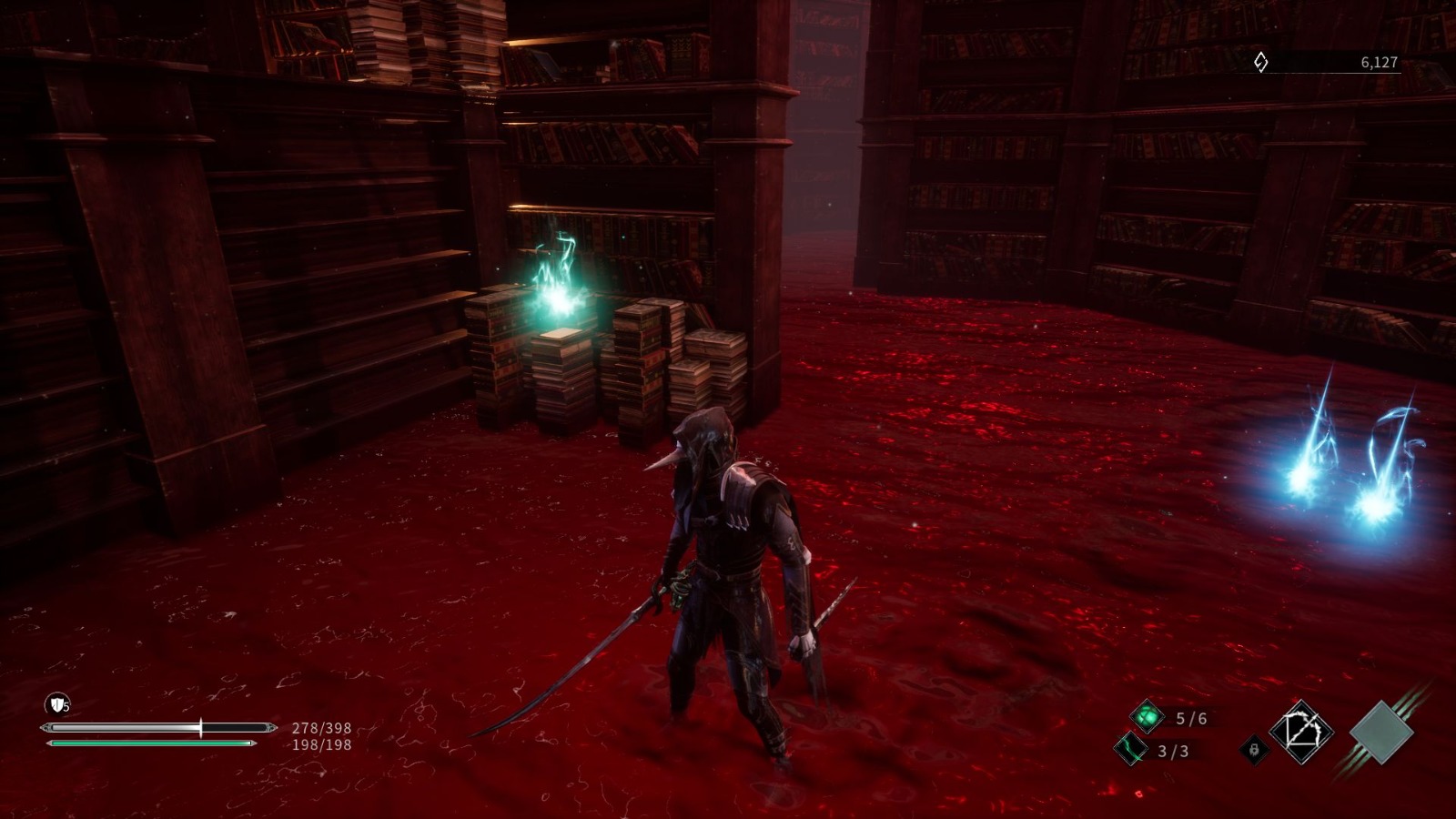Image resolution: width=1456 pixels, height=819 pixels.
Task: Click the shield buff status icon
Action: click(57, 703)
